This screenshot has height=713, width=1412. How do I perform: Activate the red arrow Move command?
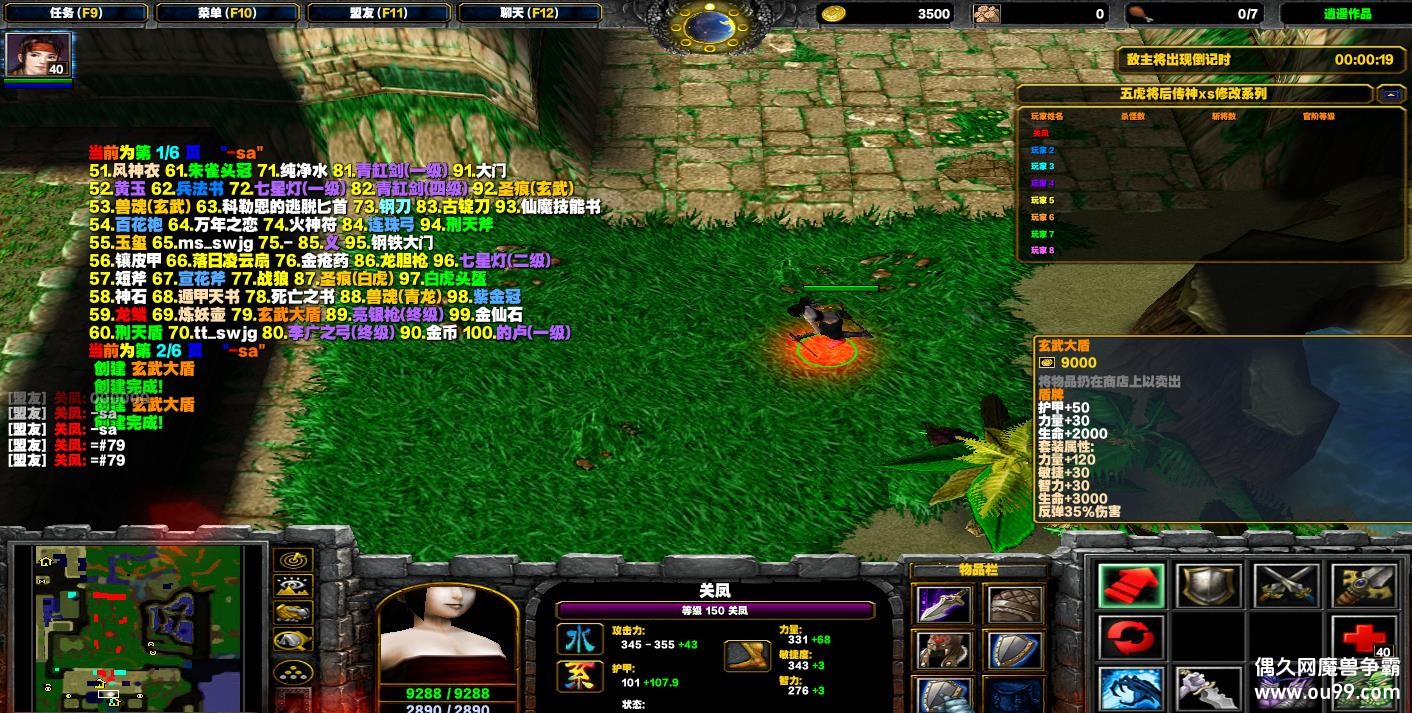pyautogui.click(x=1130, y=586)
